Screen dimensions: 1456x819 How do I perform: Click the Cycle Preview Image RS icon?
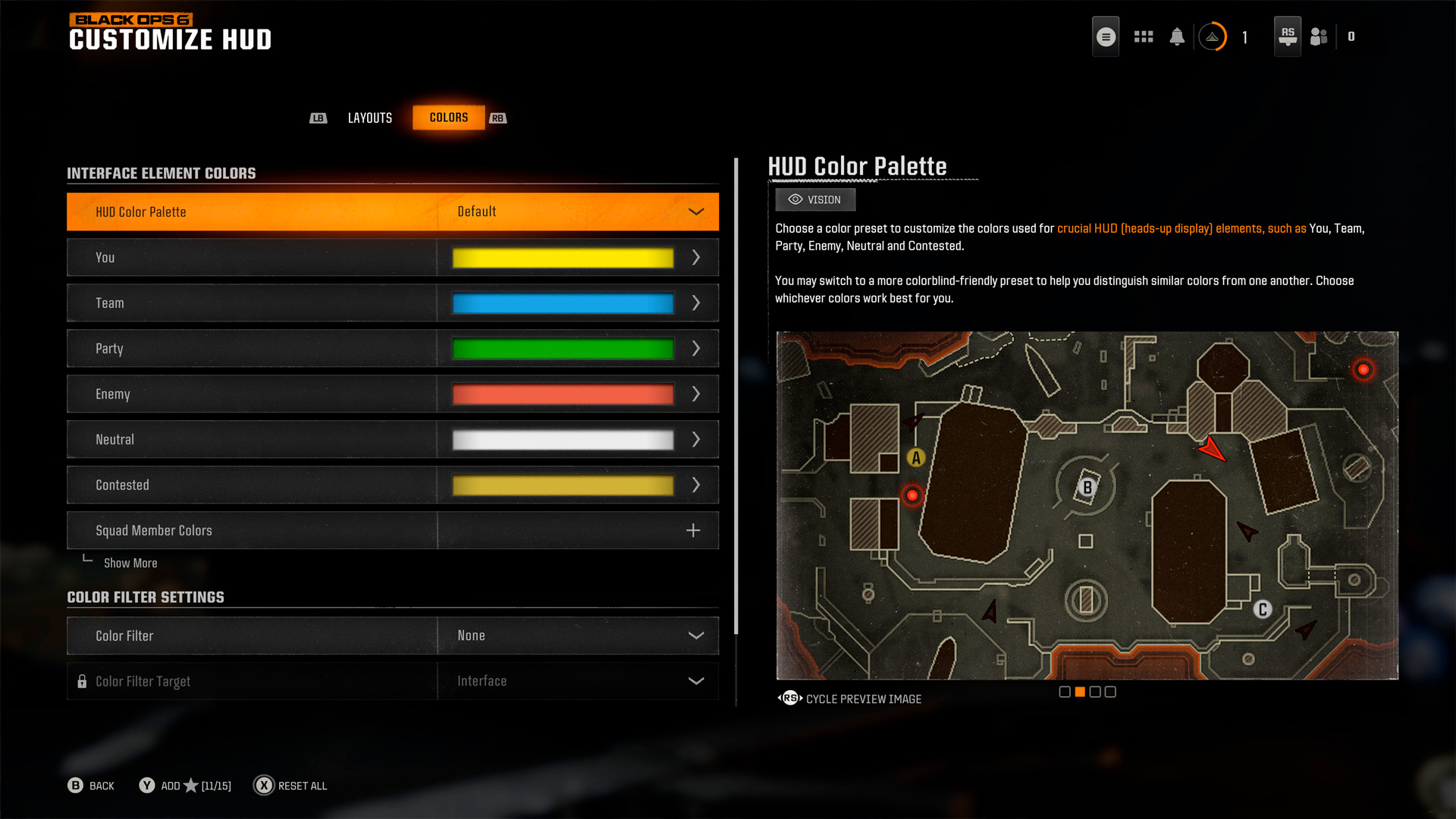790,698
